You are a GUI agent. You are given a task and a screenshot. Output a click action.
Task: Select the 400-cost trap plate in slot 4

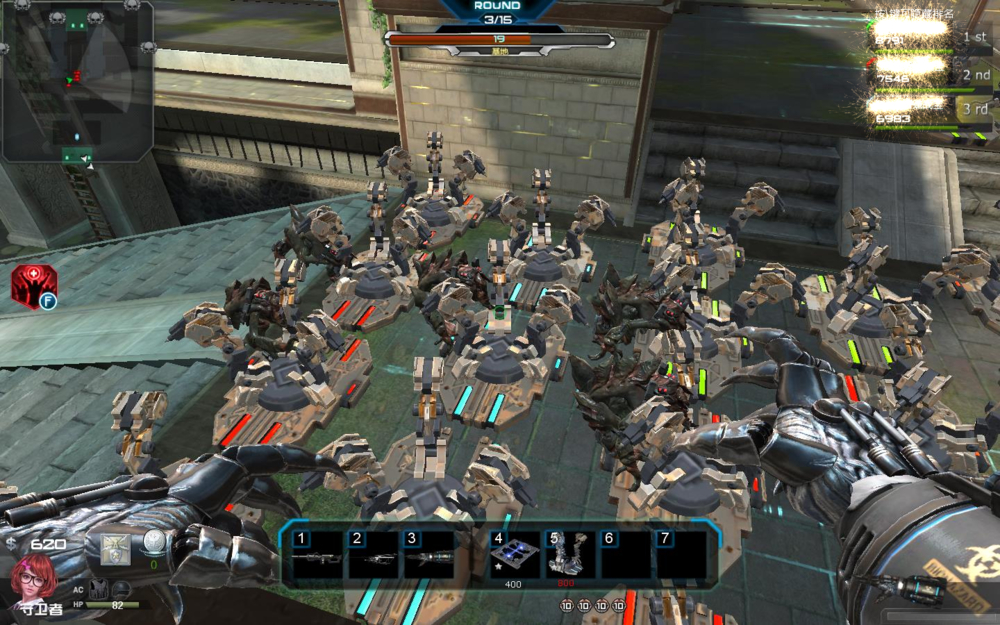[x=514, y=556]
